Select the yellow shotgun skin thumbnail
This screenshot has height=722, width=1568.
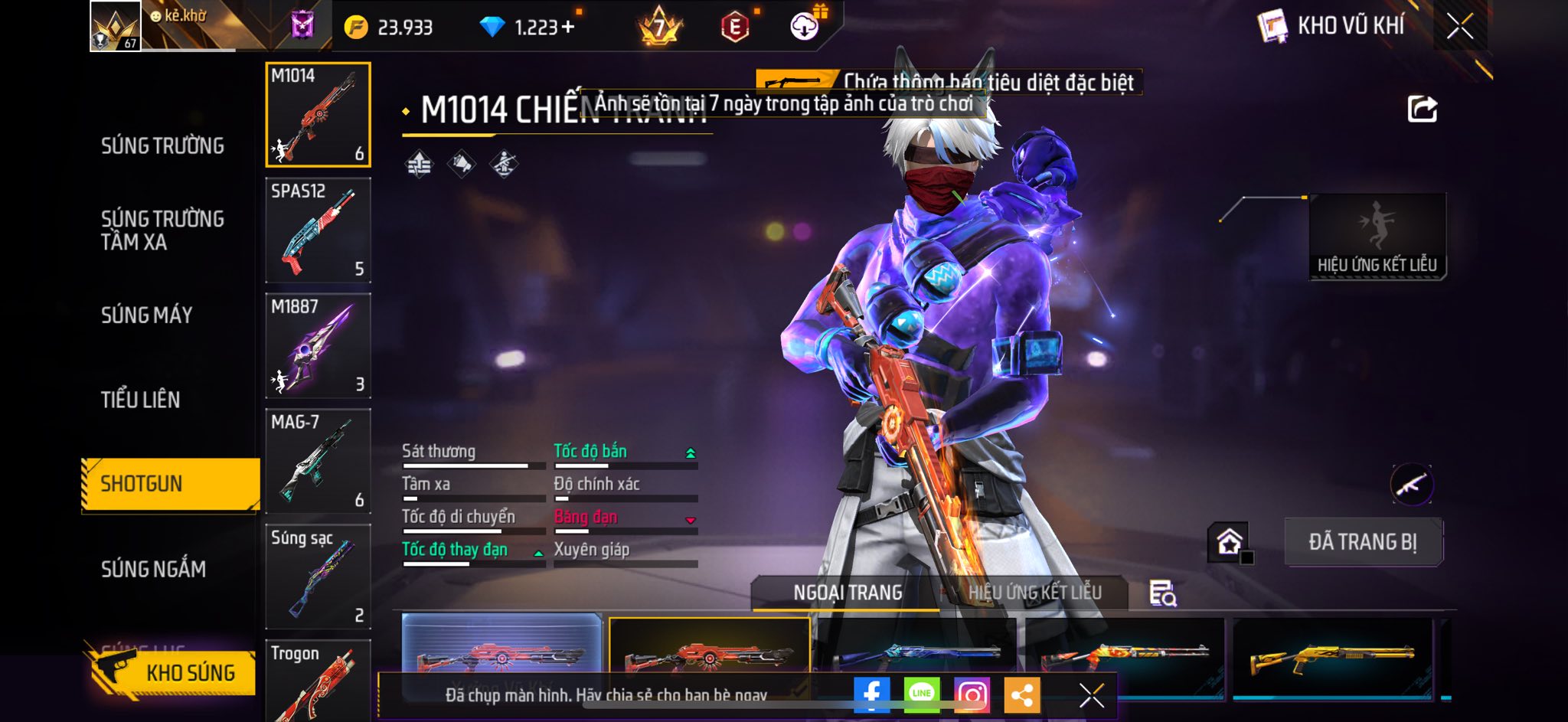point(1332,655)
